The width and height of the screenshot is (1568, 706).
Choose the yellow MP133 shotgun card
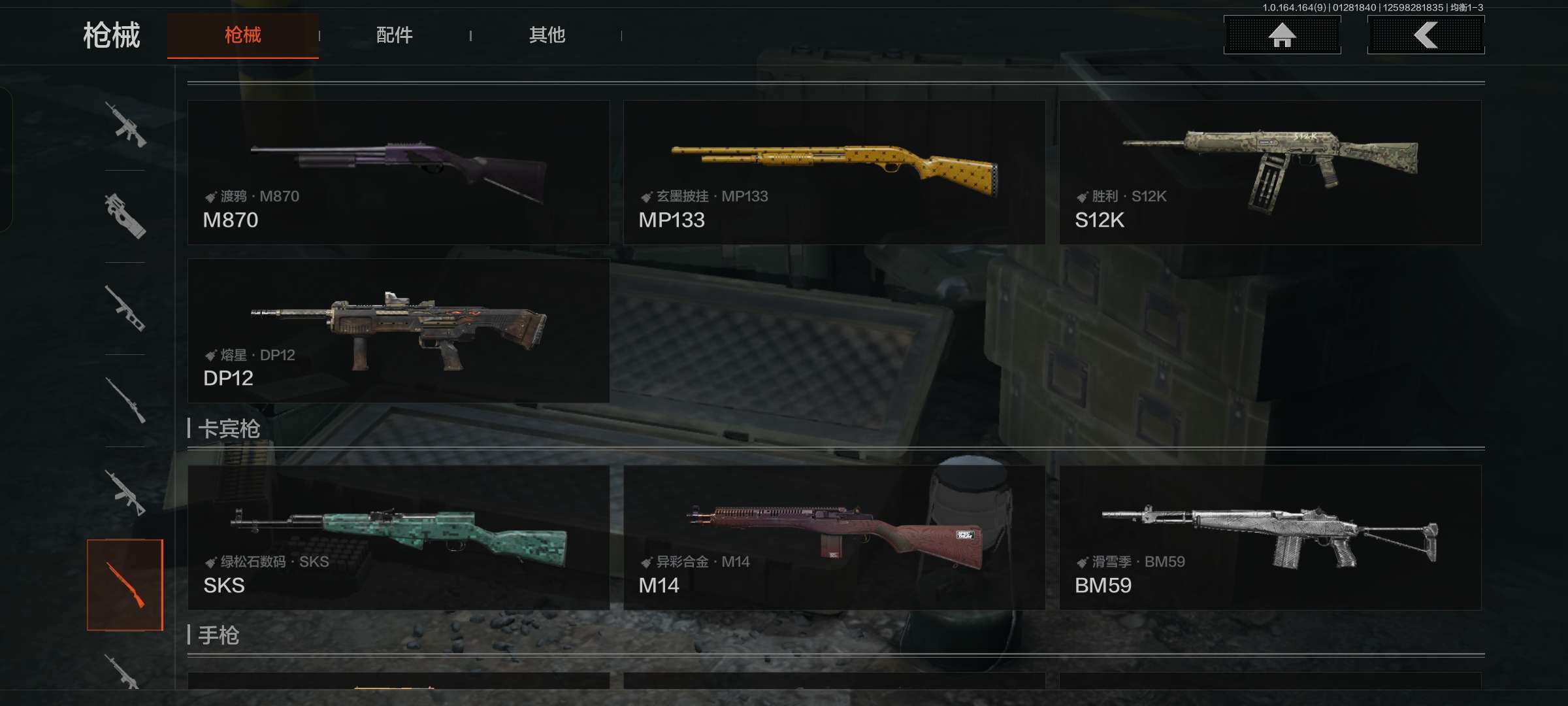[x=834, y=173]
